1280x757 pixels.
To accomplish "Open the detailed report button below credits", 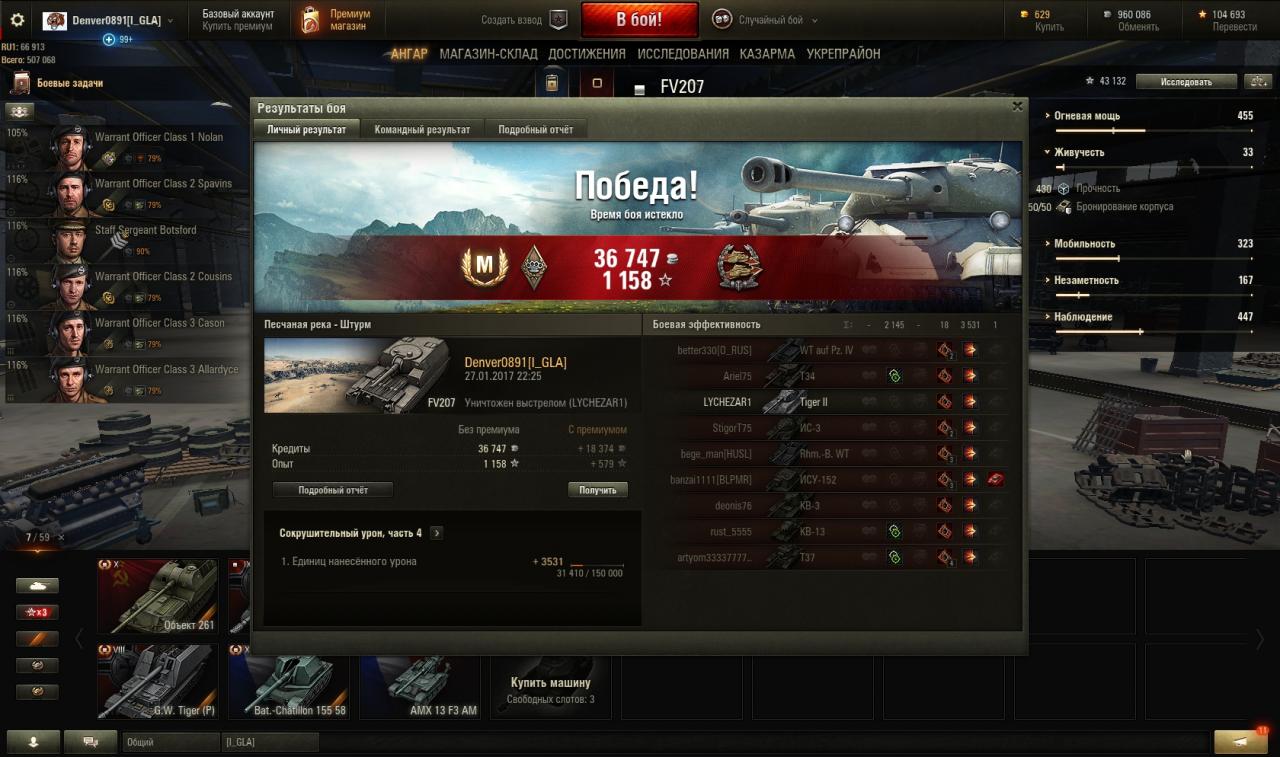I will [x=332, y=490].
